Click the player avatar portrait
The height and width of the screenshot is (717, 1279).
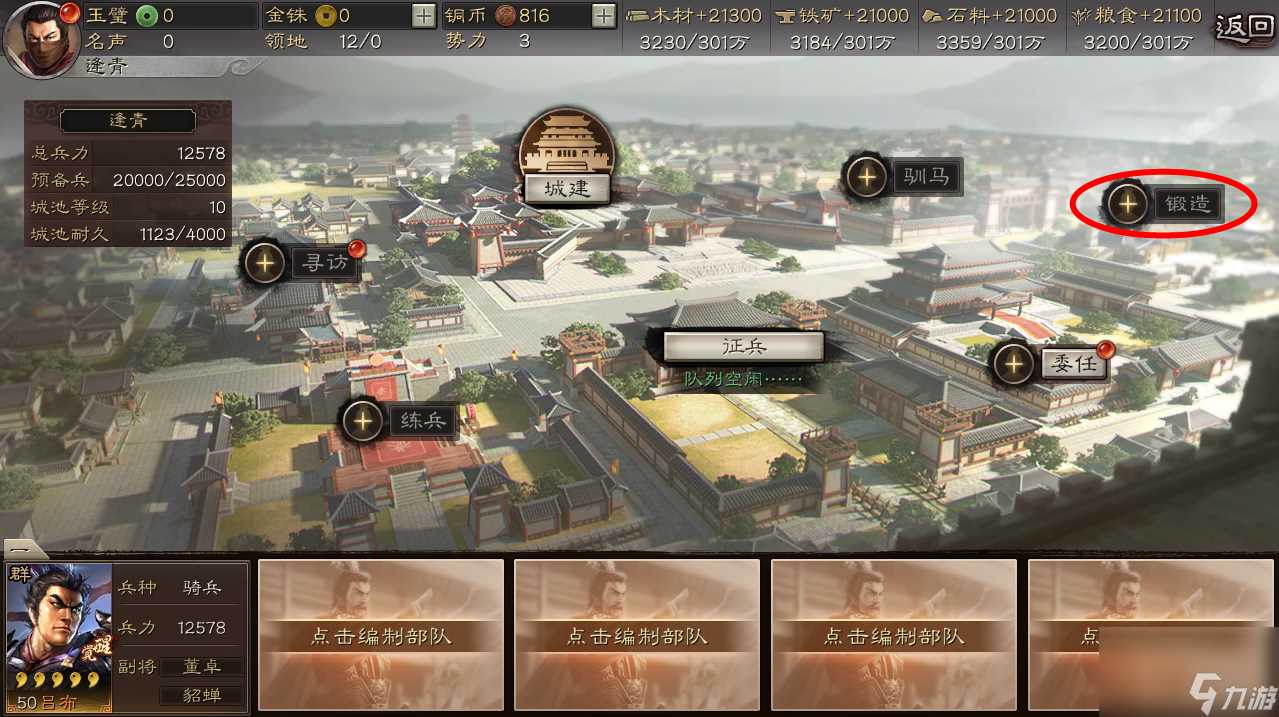pos(41,38)
